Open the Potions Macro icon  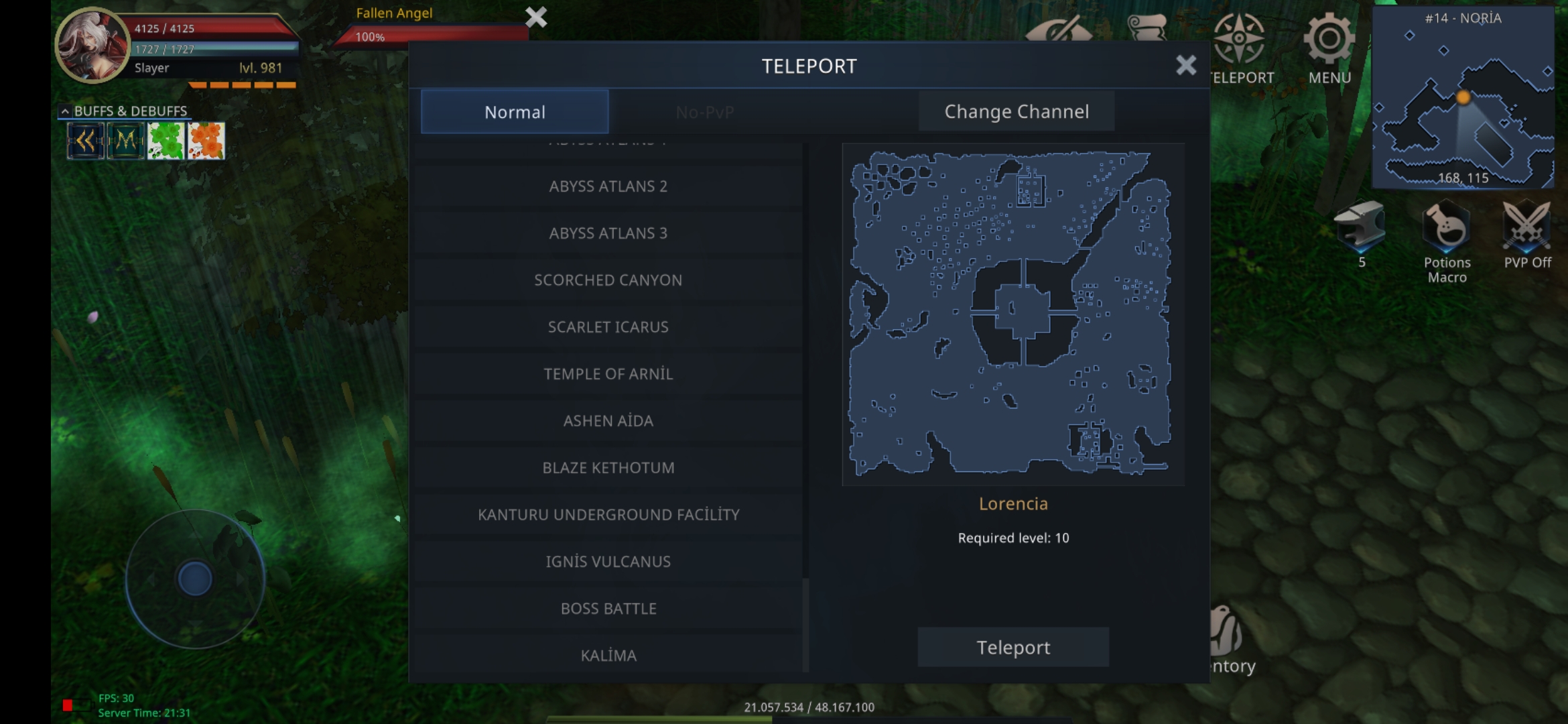[1446, 228]
